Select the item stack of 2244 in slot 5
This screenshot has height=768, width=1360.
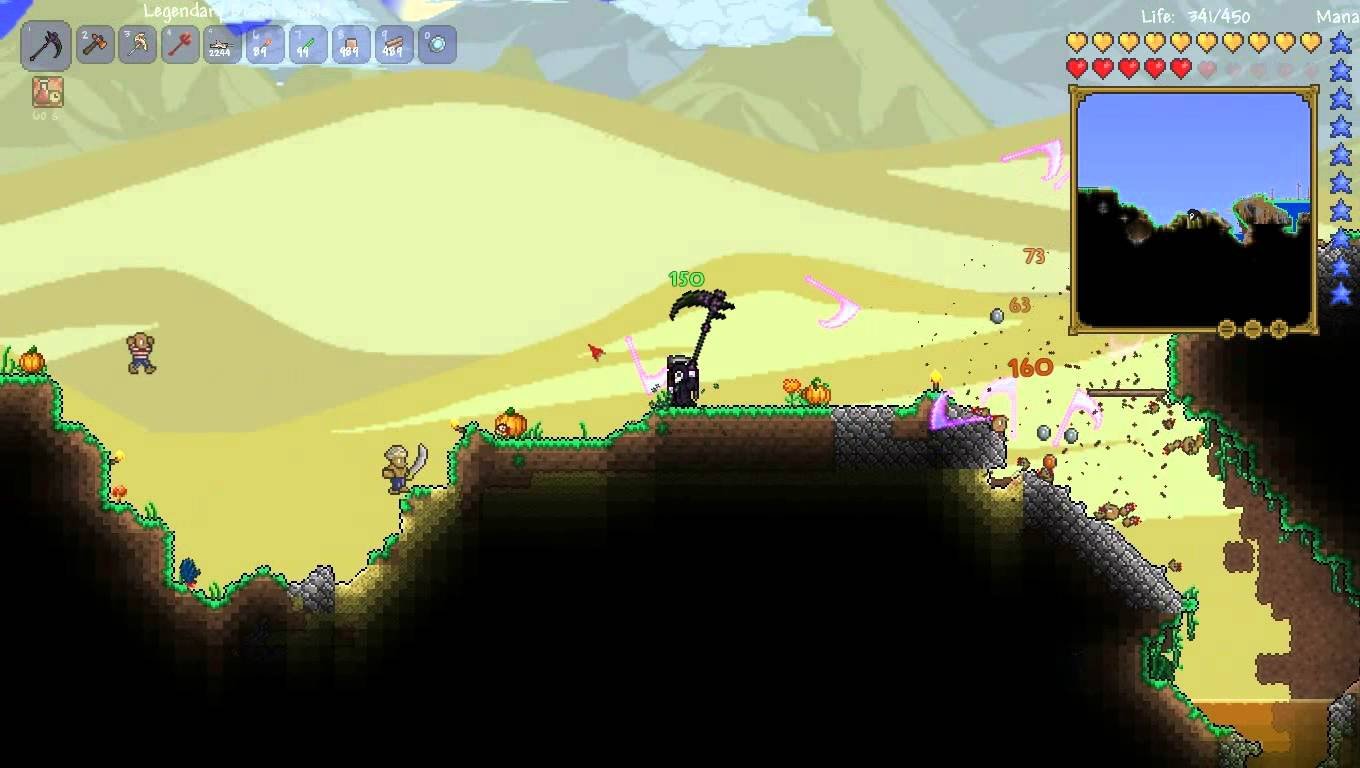point(221,44)
